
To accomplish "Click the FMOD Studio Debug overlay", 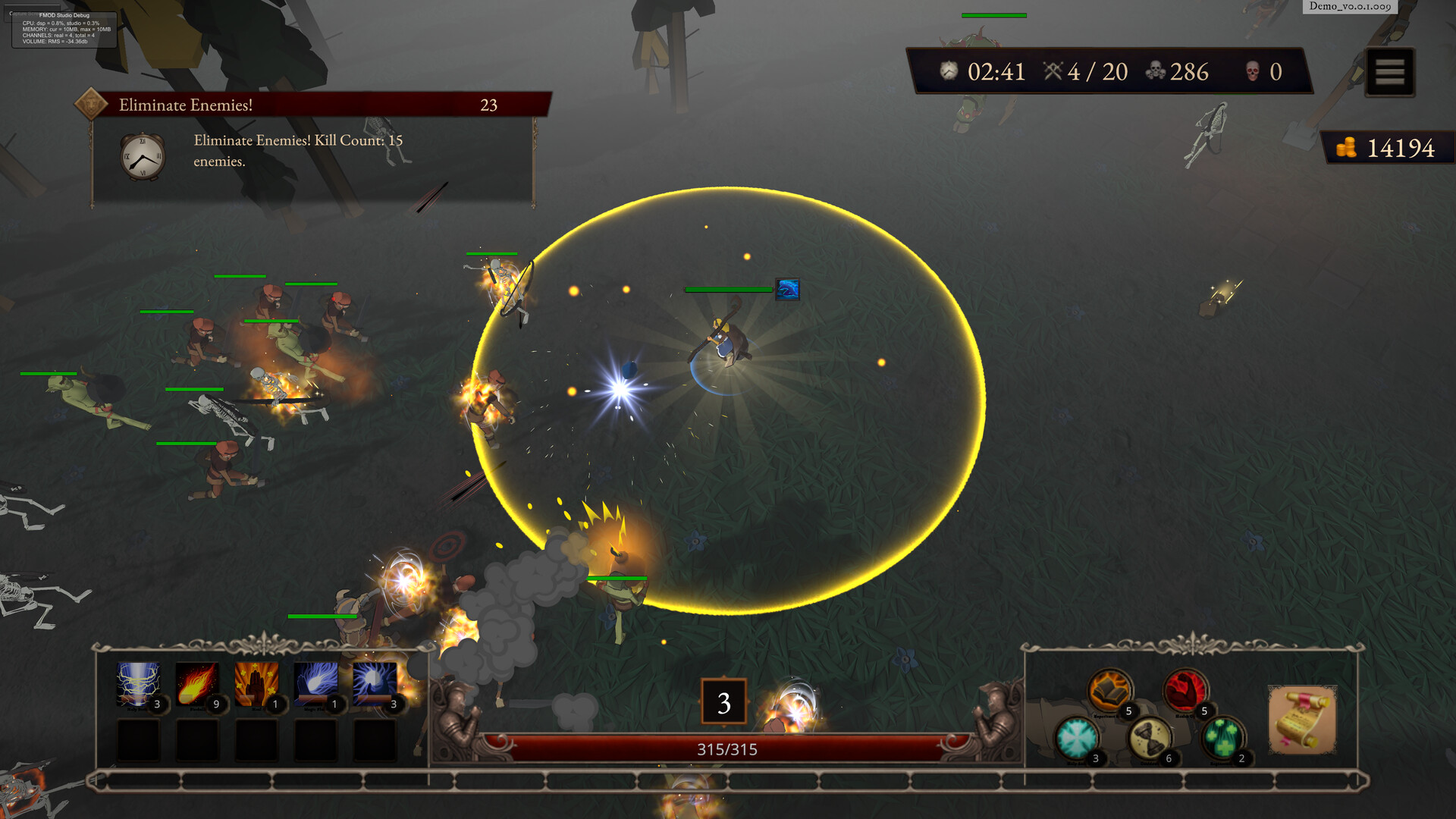I will tap(64, 29).
